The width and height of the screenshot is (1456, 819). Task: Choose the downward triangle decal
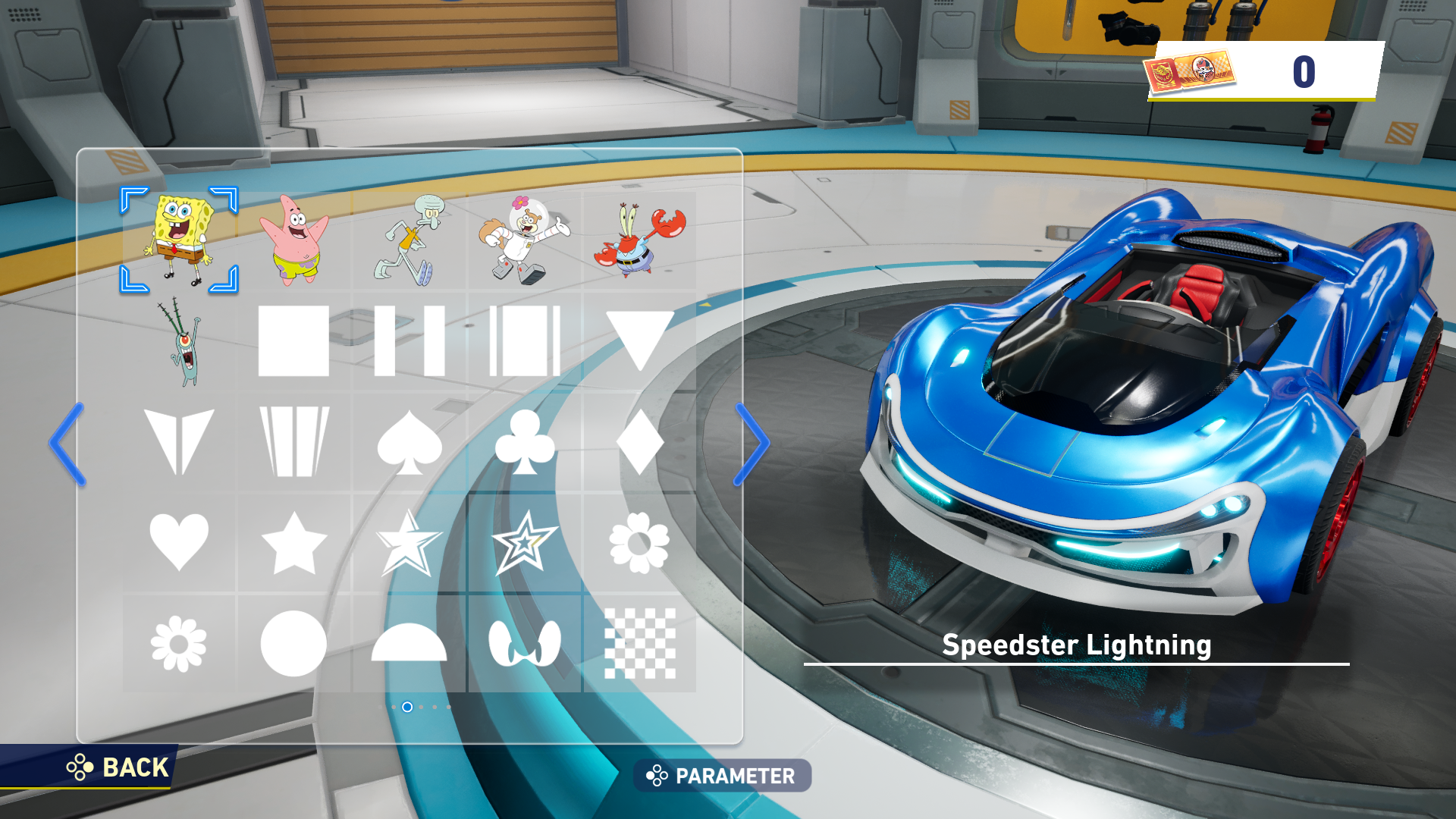[639, 340]
